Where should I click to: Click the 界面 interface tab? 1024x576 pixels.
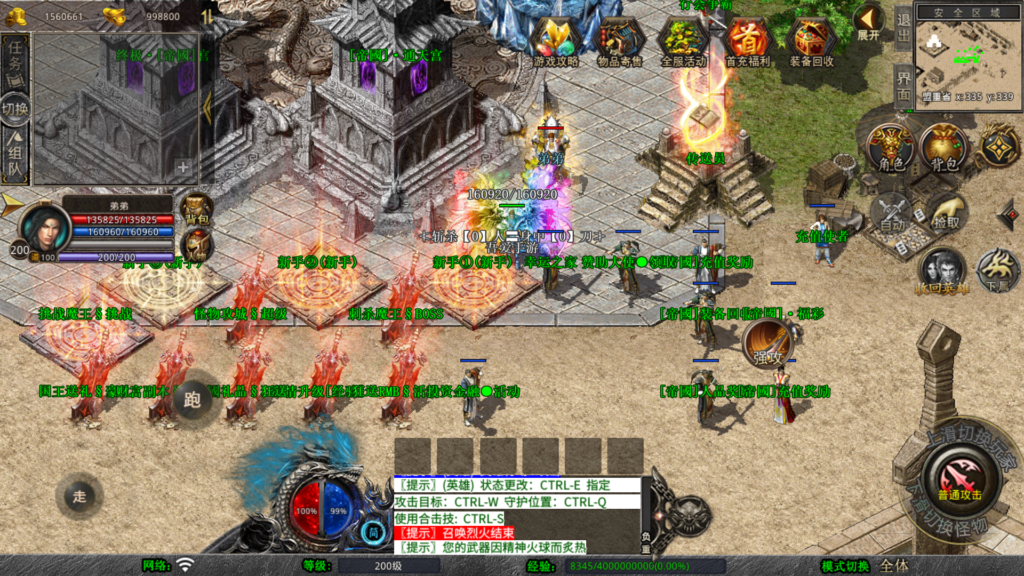903,86
